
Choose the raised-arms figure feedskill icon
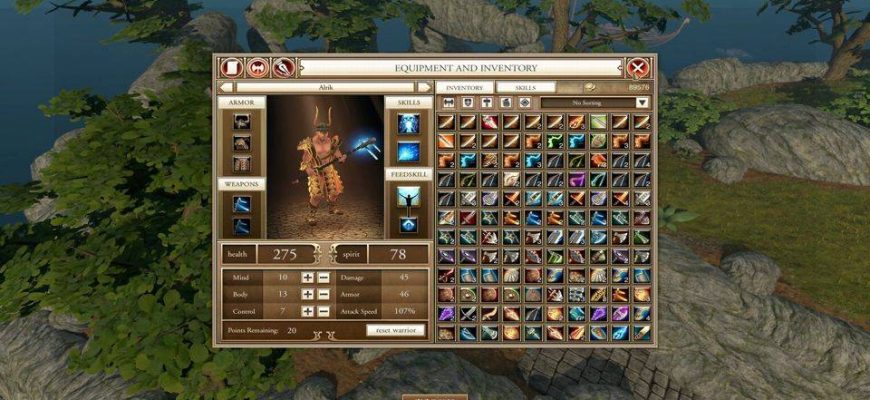pyautogui.click(x=407, y=196)
